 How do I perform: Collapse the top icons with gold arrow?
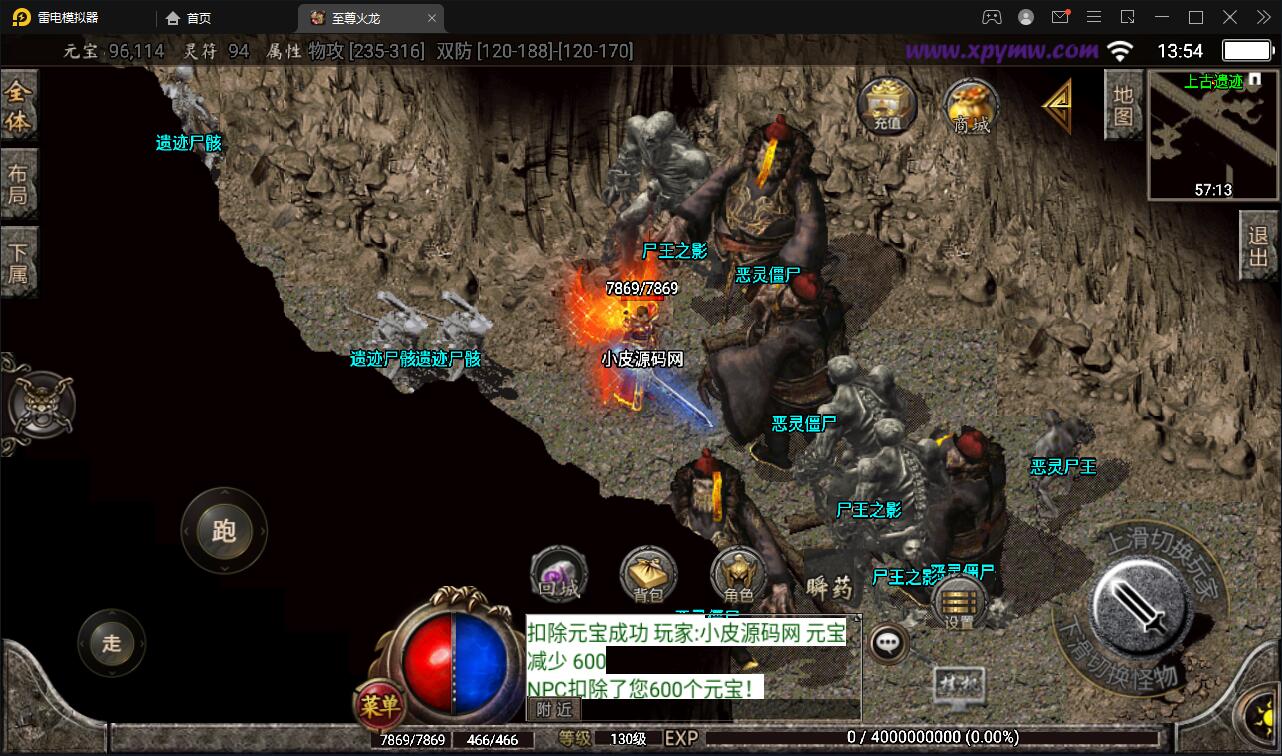[1056, 105]
